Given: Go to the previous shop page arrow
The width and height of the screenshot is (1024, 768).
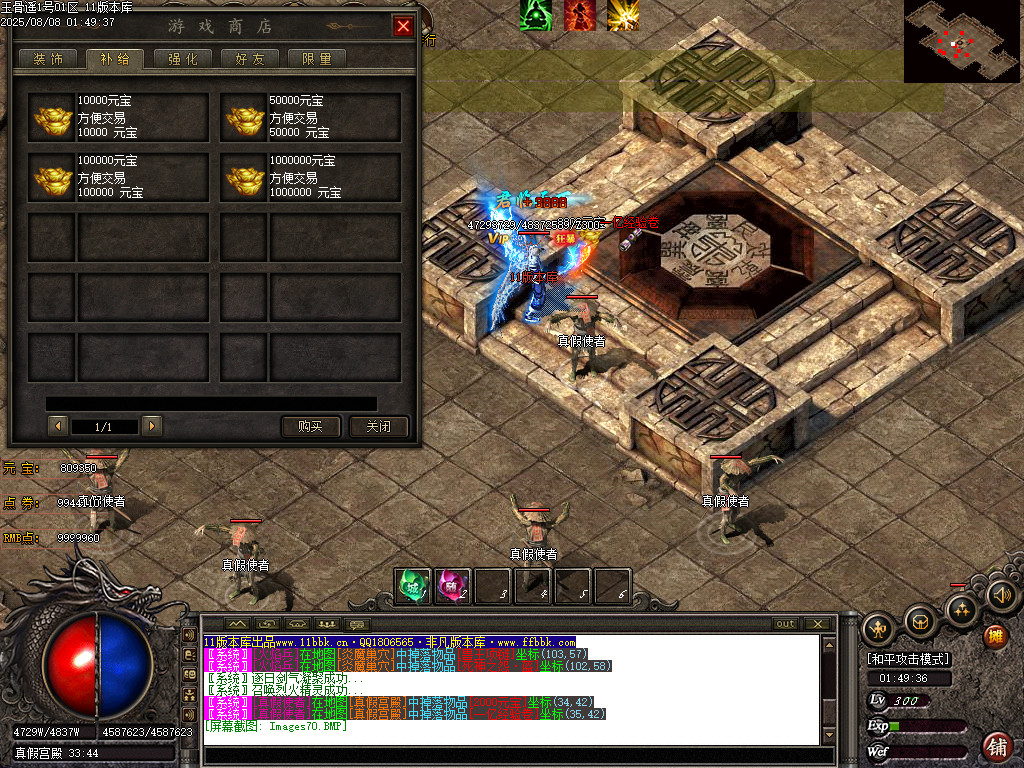Looking at the screenshot, I should click(58, 426).
